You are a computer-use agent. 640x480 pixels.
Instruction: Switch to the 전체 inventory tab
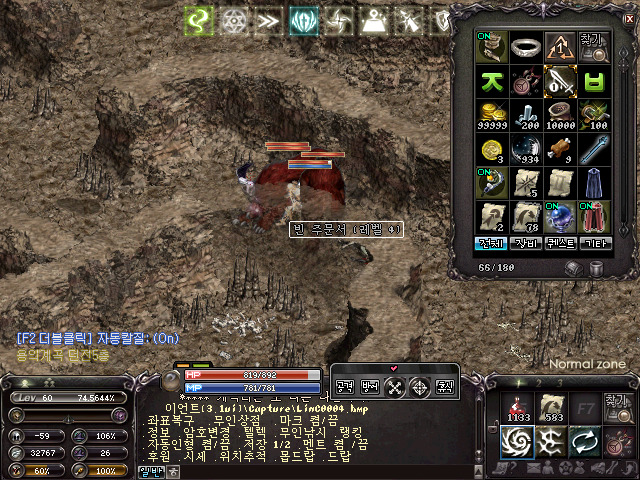point(490,243)
